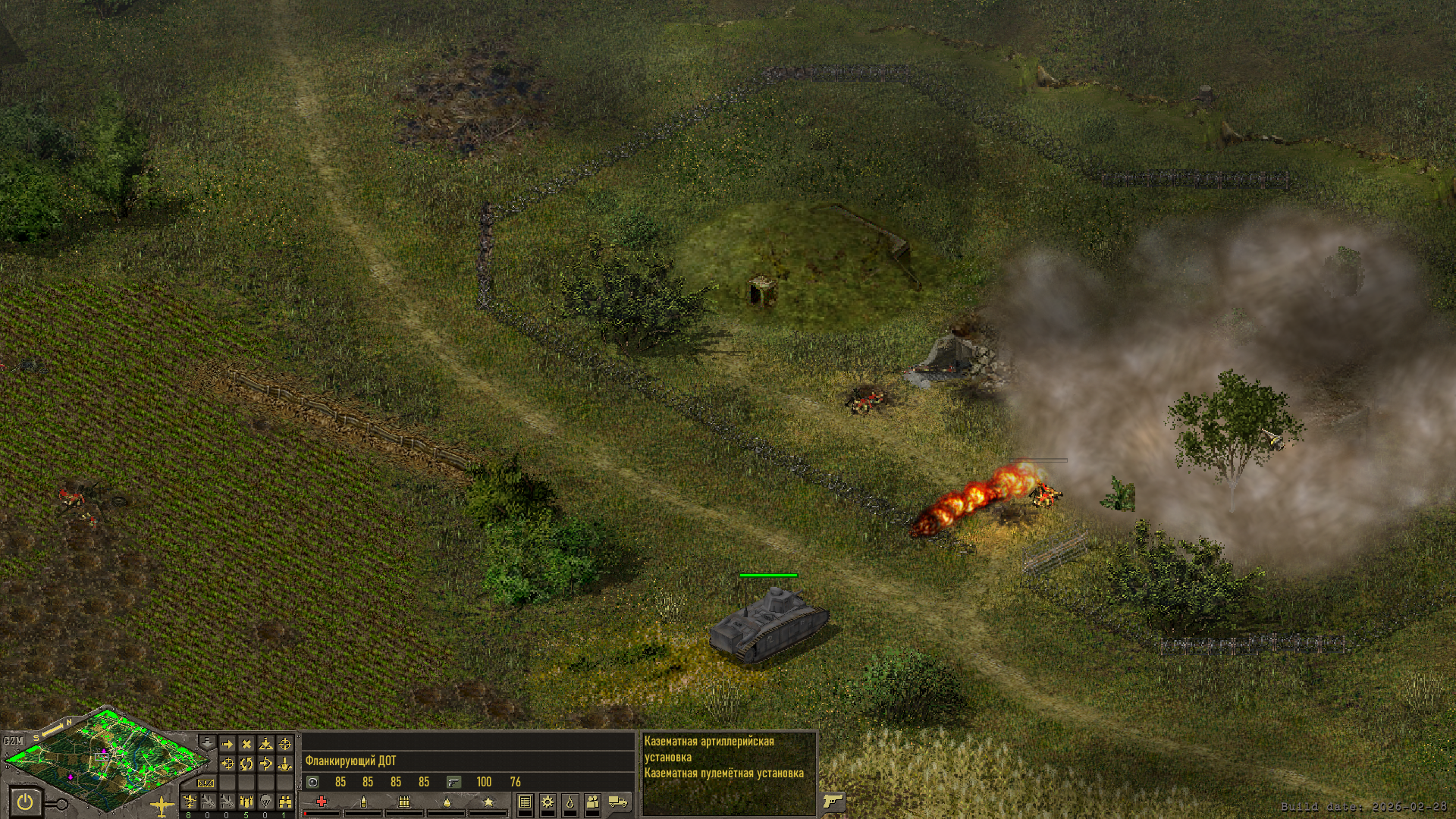The width and height of the screenshot is (1456, 819).
Task: Issue the stop command with the X icon
Action: [x=246, y=745]
